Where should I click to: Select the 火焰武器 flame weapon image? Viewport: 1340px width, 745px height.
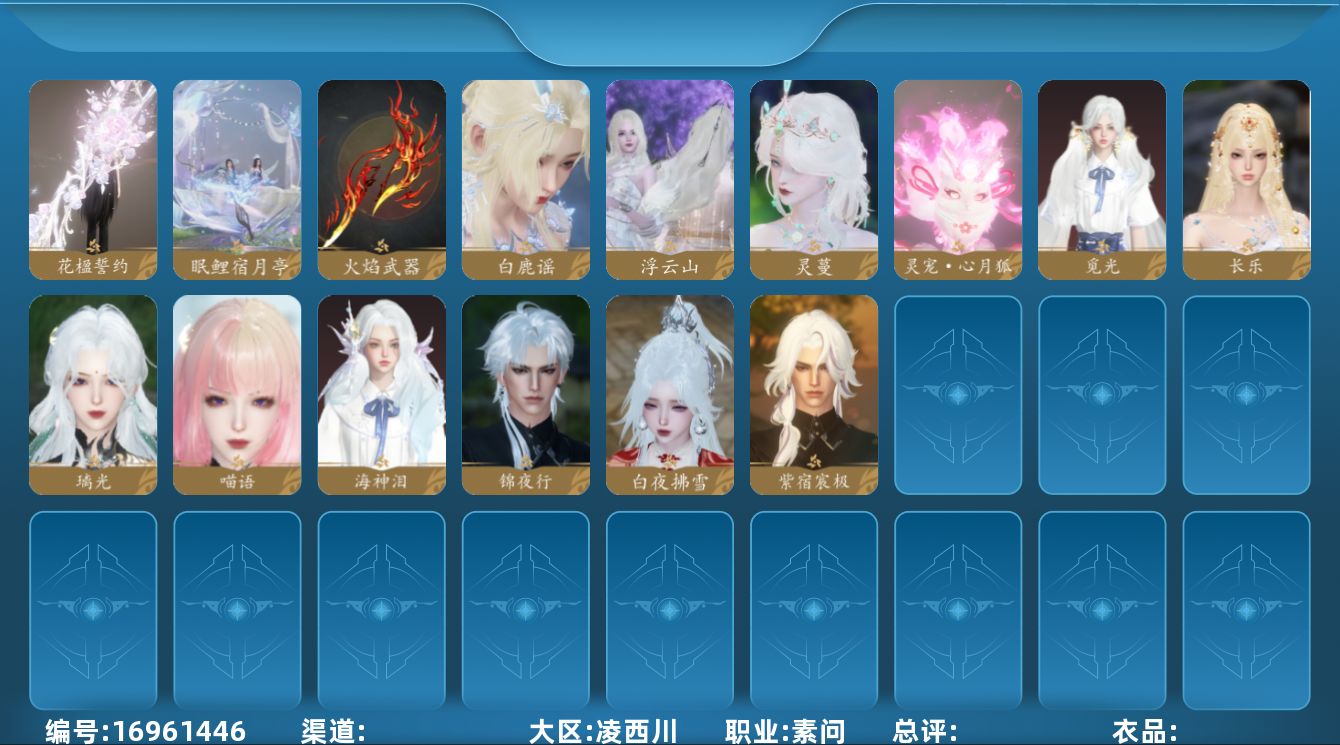click(381, 178)
